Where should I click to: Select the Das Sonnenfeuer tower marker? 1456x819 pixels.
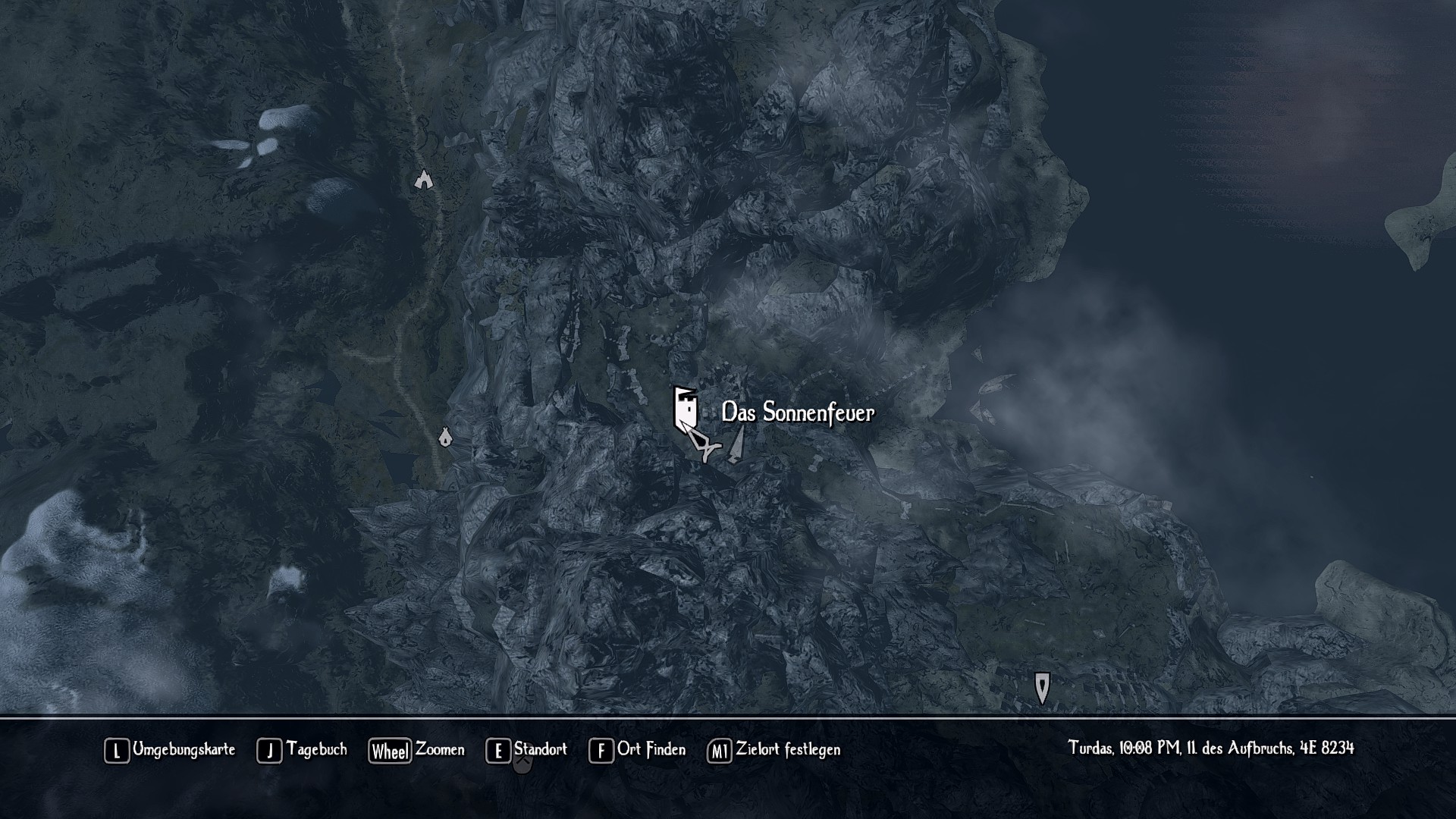(x=685, y=408)
